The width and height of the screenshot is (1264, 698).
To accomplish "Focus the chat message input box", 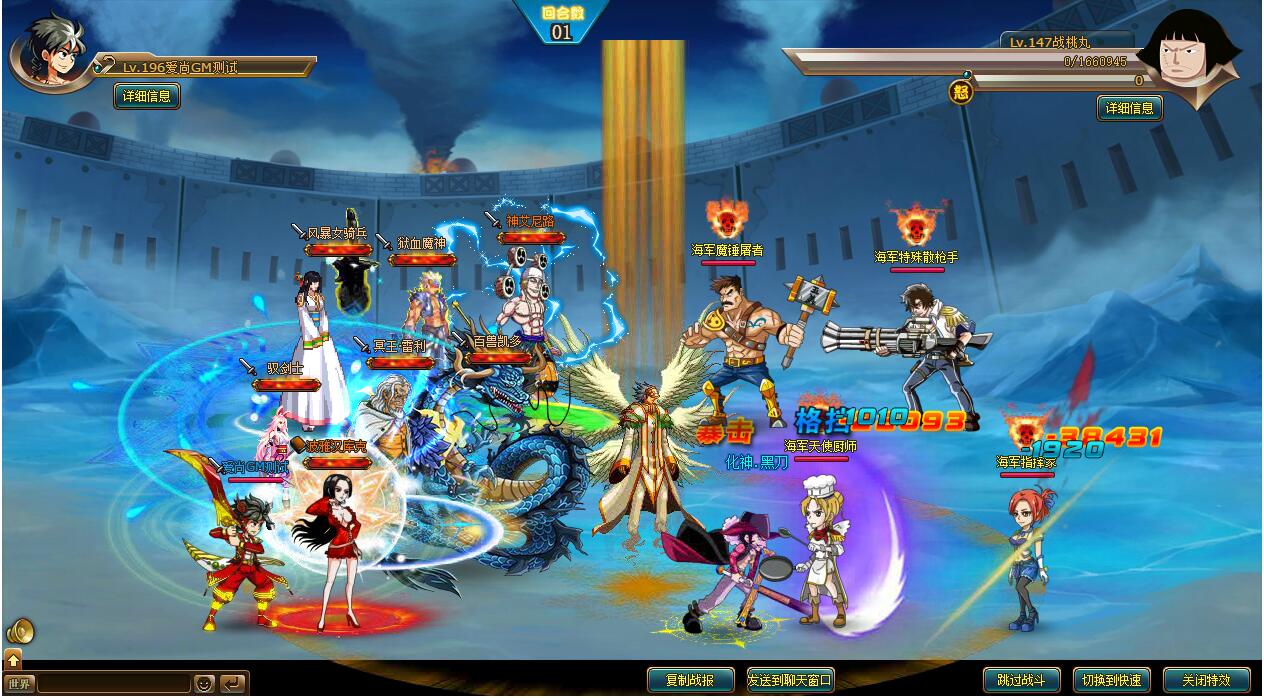I will point(112,684).
